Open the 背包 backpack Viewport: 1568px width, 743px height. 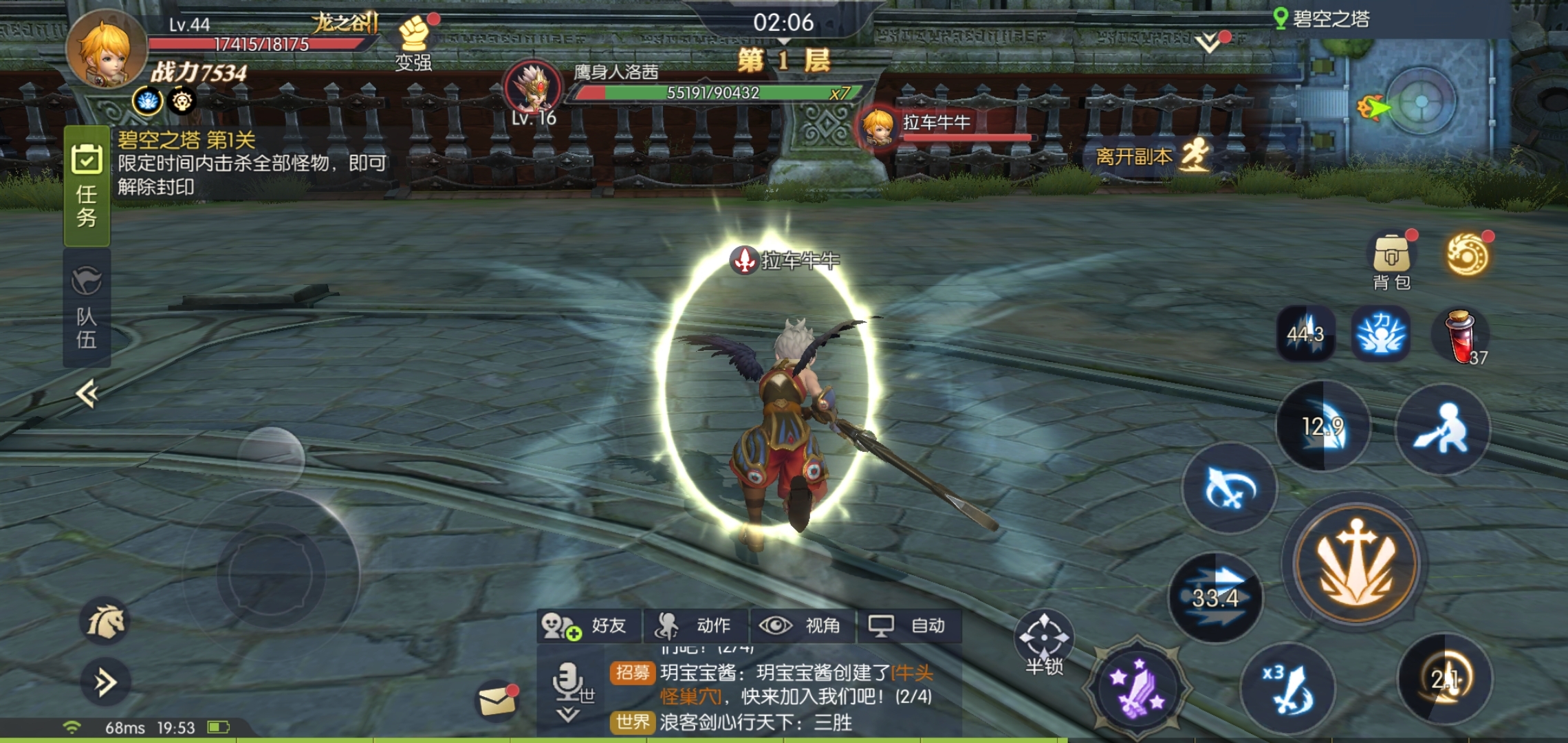[x=1391, y=261]
